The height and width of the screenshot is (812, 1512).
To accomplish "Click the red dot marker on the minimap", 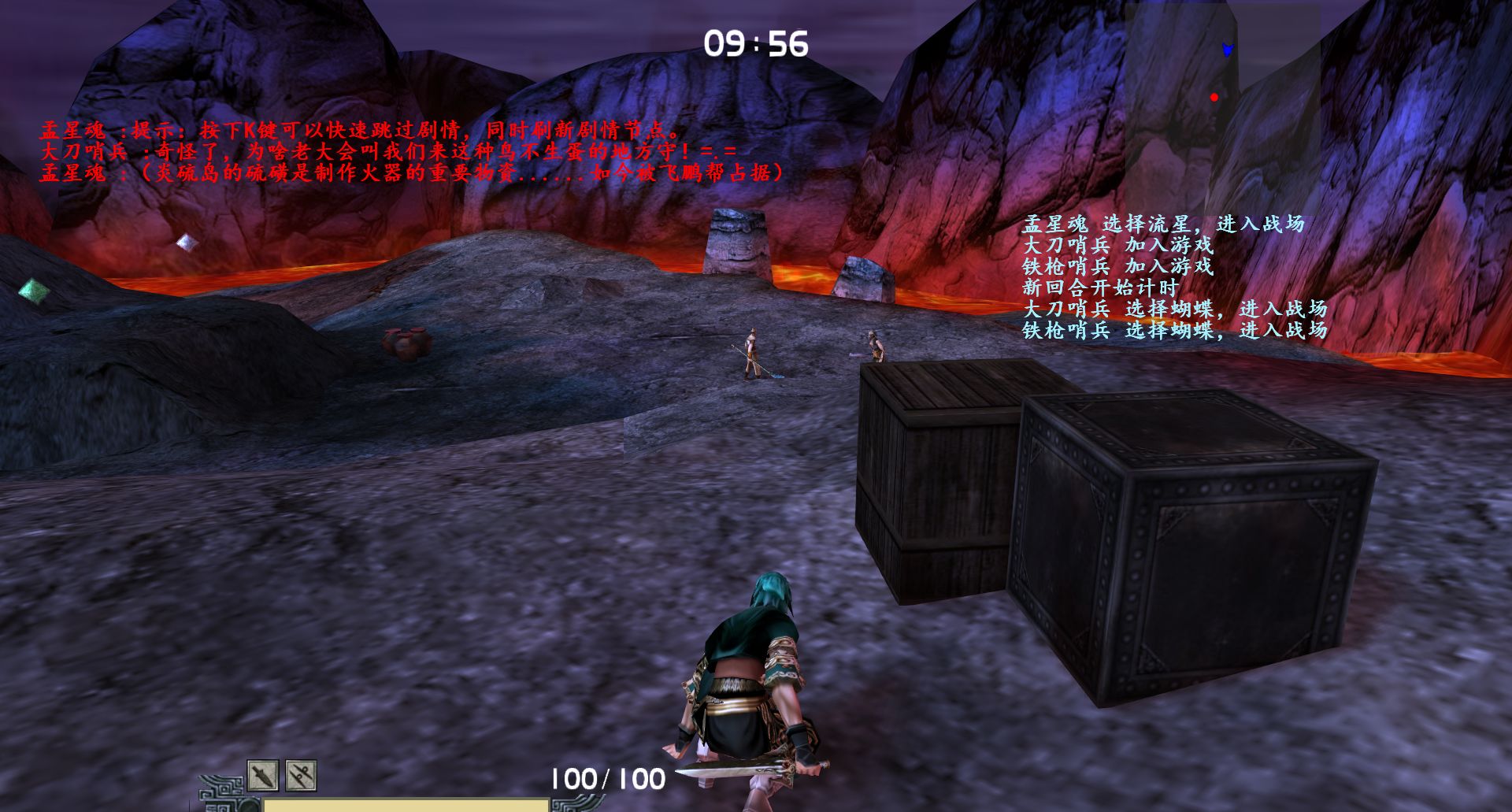I will click(x=1214, y=98).
